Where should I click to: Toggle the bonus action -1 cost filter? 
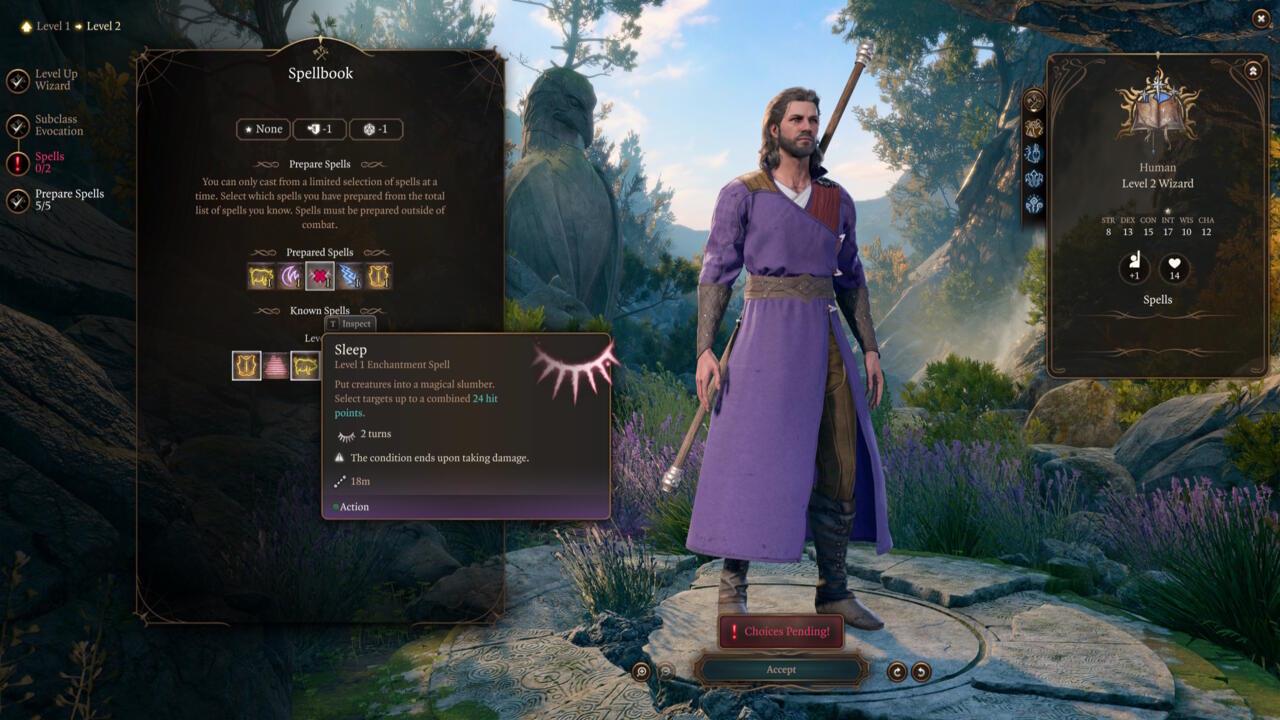tap(319, 129)
